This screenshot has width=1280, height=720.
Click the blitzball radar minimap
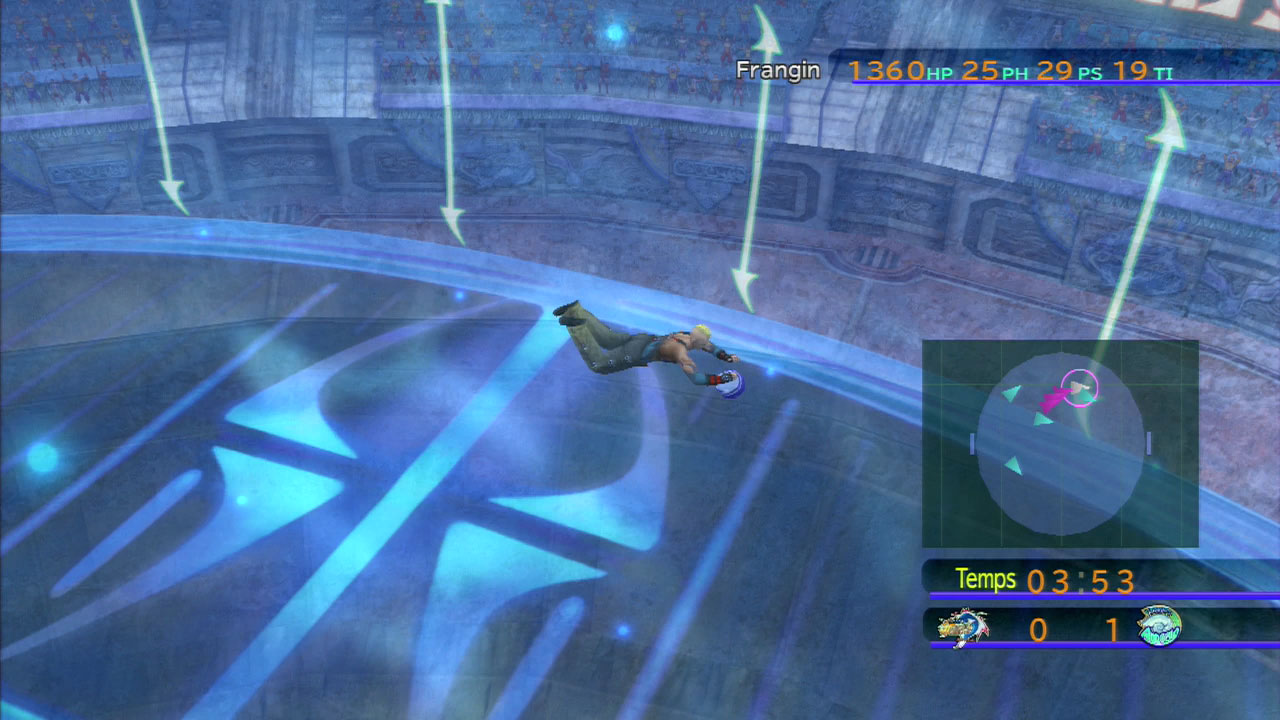[x=1060, y=444]
